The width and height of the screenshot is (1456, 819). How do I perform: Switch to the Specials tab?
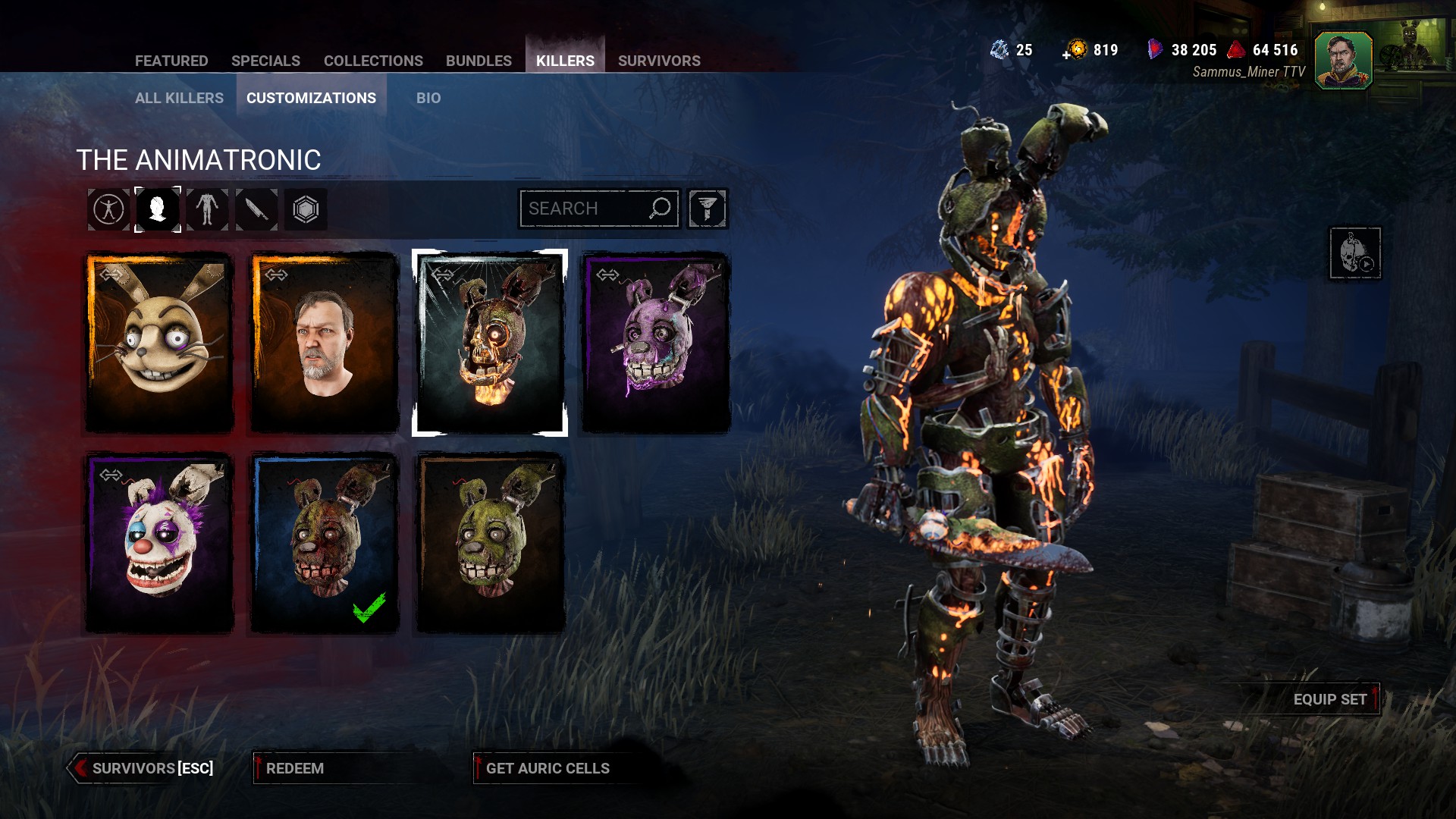click(265, 61)
